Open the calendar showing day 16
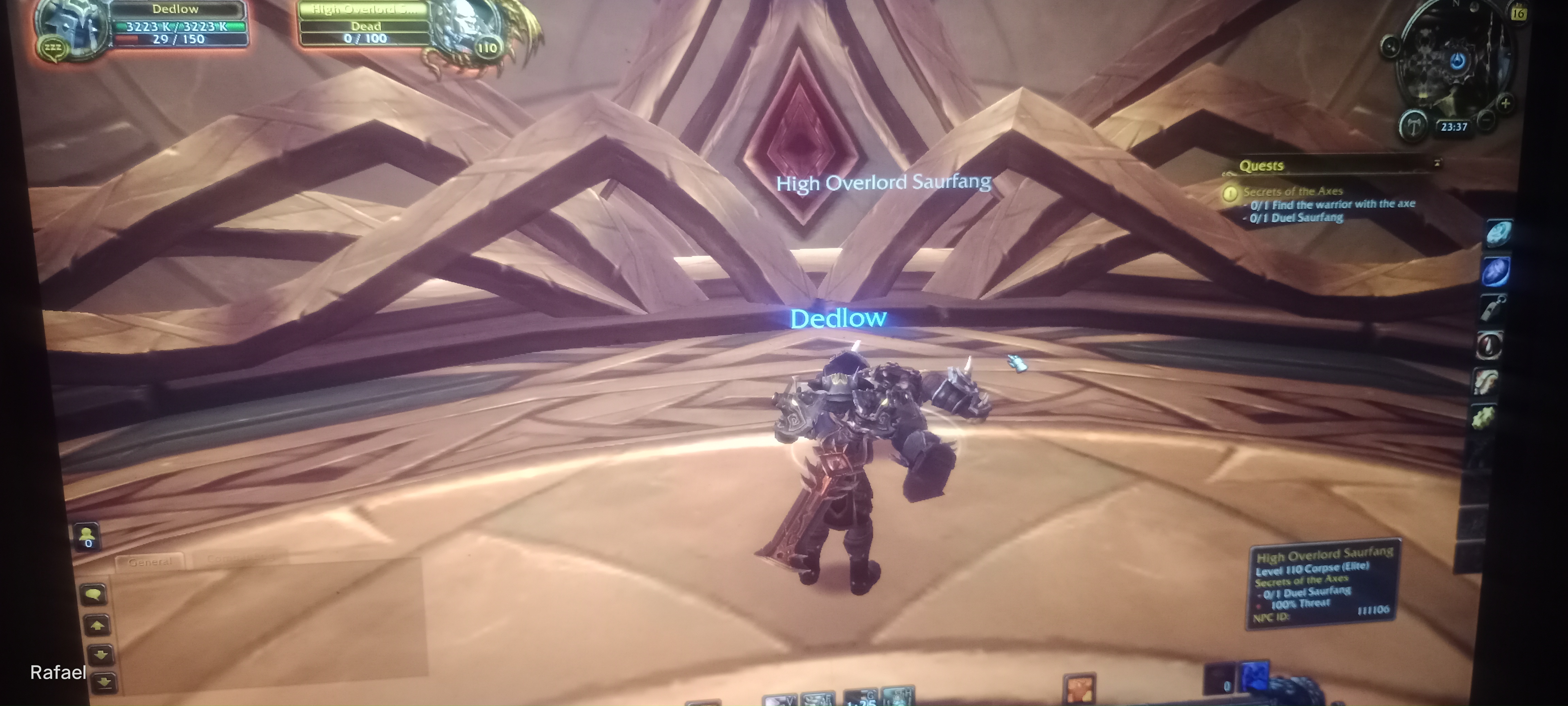 point(1518,13)
